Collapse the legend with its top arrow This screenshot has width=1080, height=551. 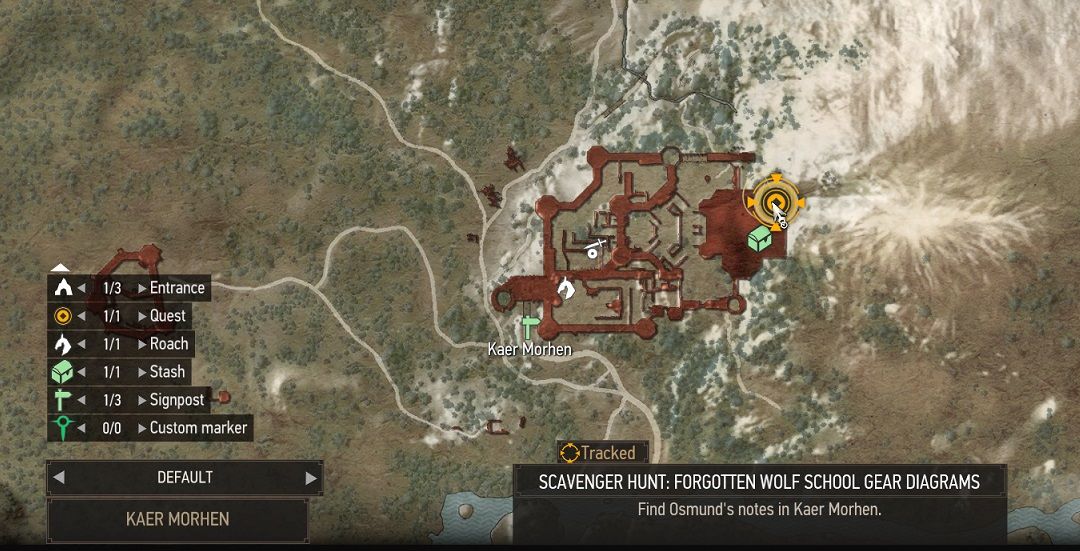click(60, 267)
